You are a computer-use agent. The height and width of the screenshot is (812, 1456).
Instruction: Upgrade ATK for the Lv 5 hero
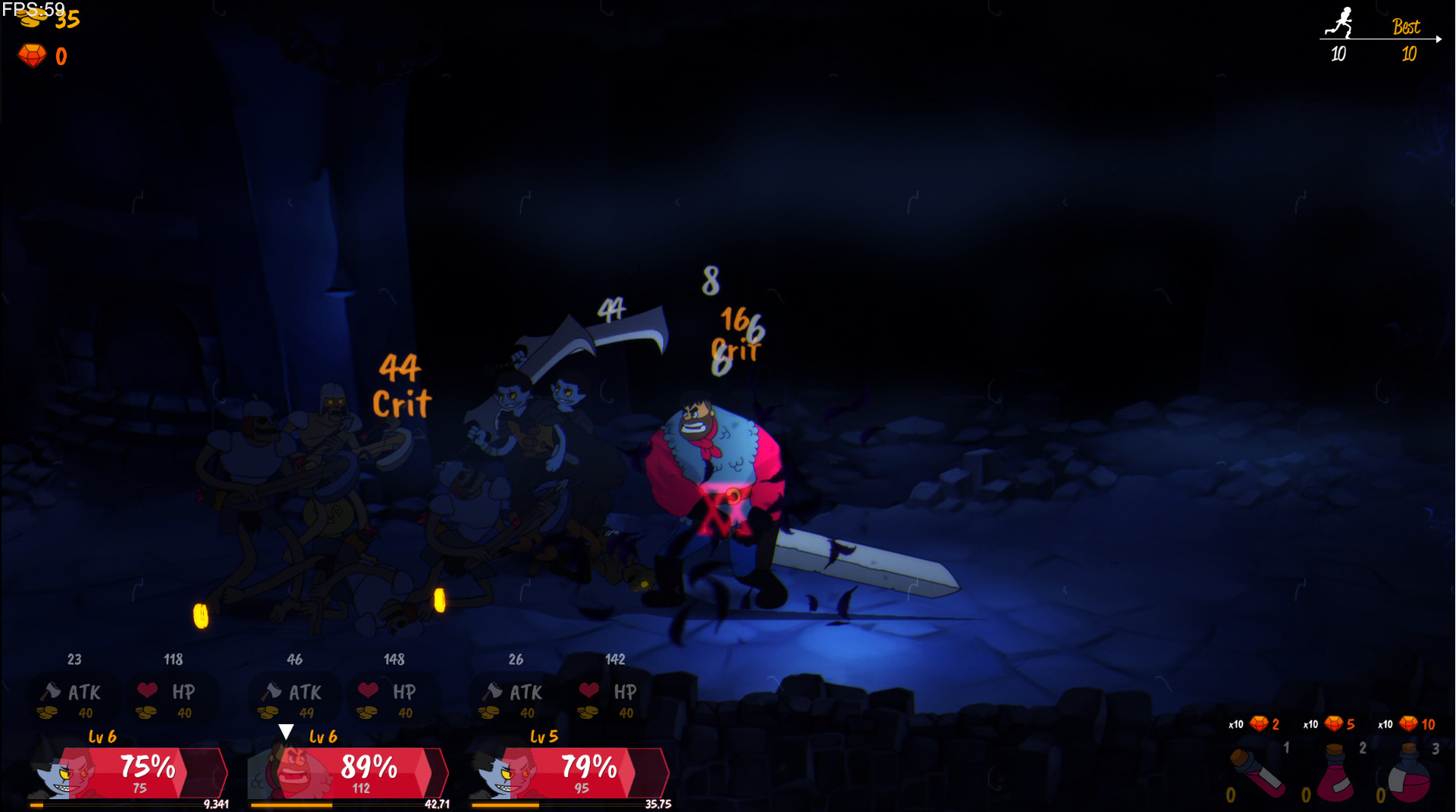point(516,696)
